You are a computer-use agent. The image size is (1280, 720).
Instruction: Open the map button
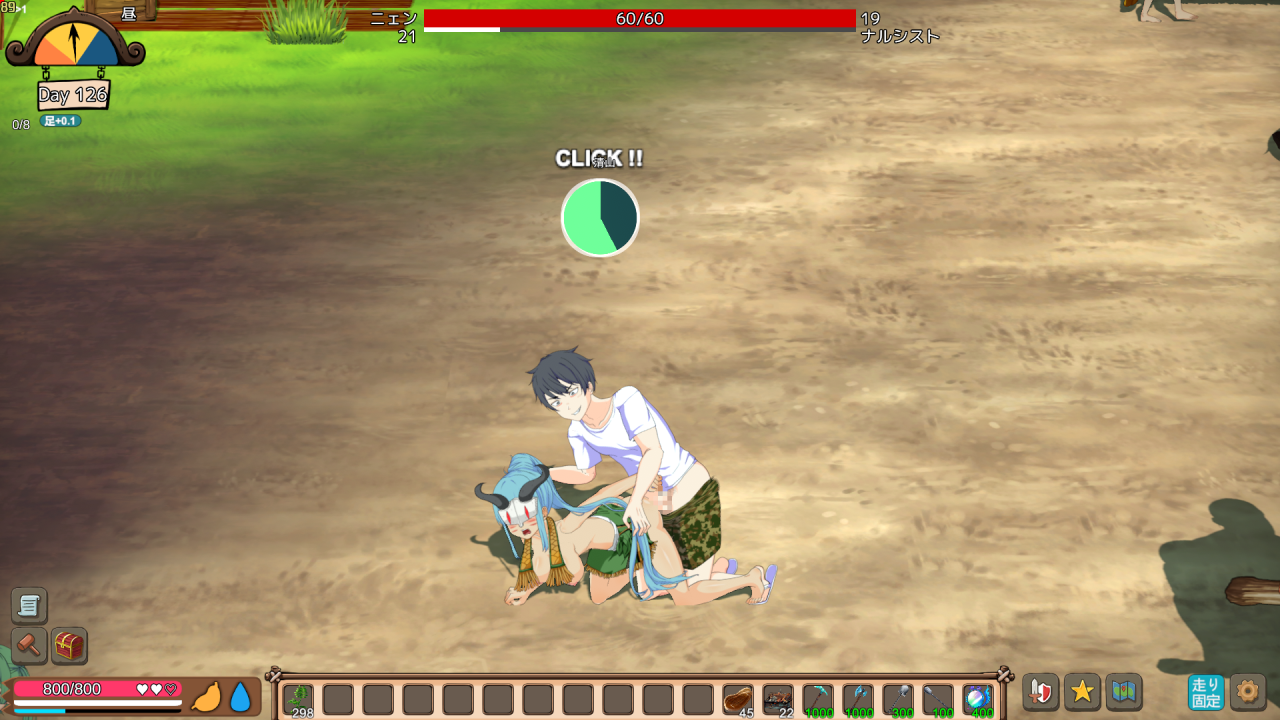(x=1124, y=692)
